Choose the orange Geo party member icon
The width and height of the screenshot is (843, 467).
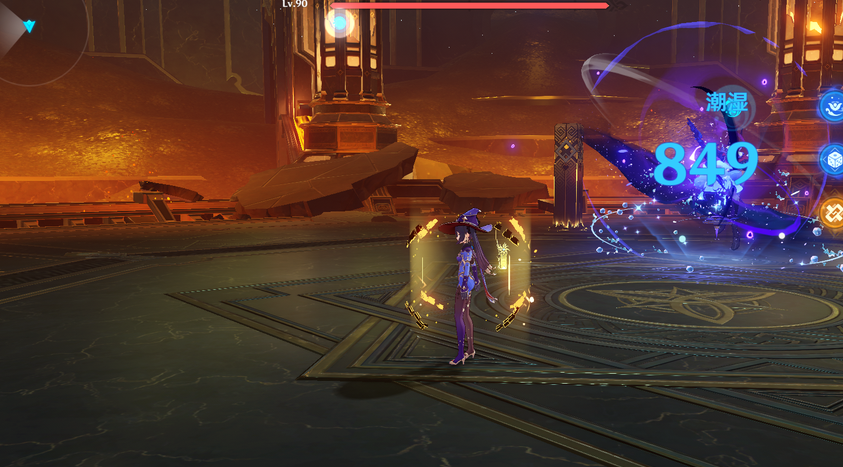(x=832, y=212)
